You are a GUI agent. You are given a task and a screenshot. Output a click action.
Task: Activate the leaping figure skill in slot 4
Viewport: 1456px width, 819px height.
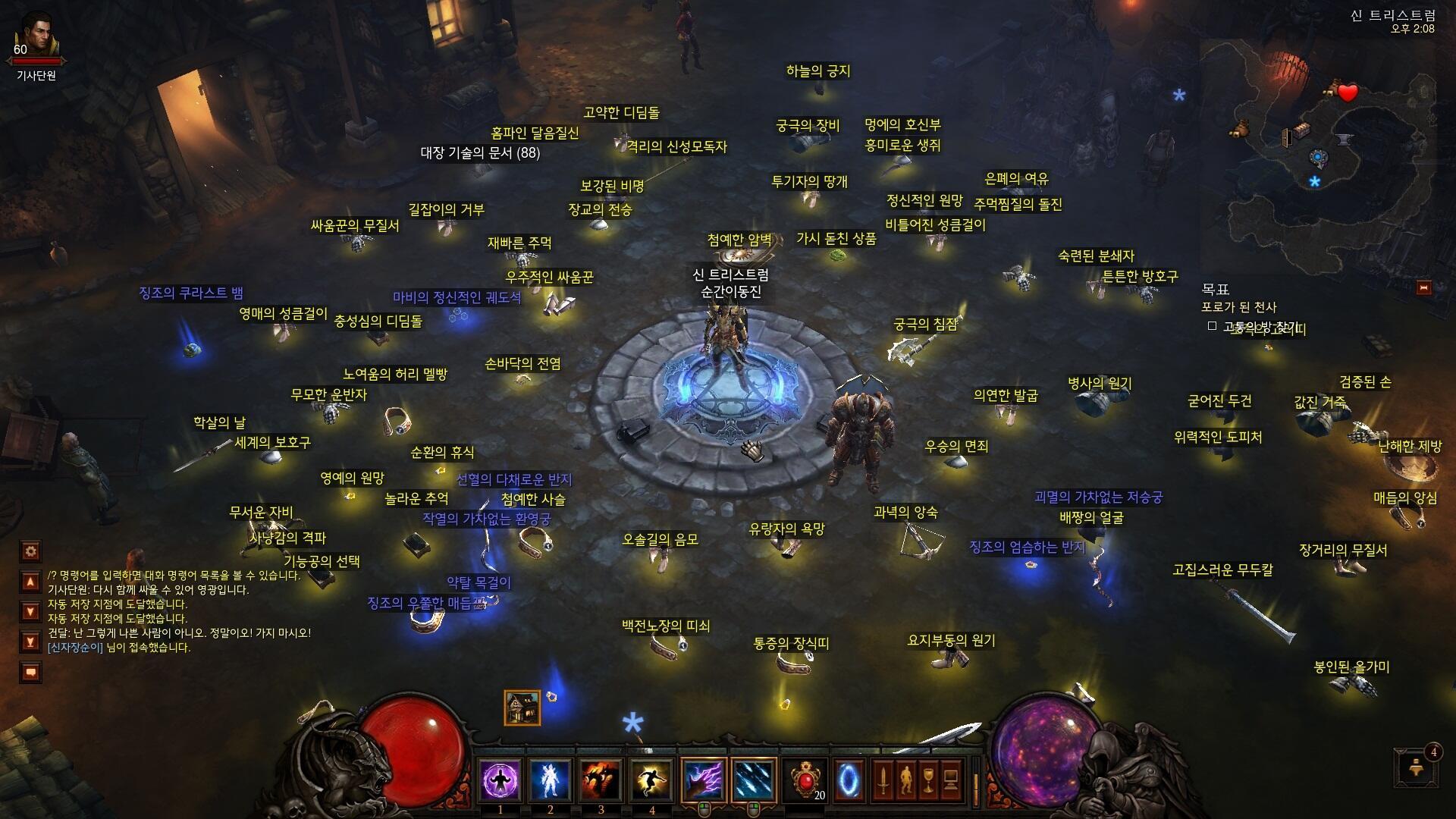651,780
